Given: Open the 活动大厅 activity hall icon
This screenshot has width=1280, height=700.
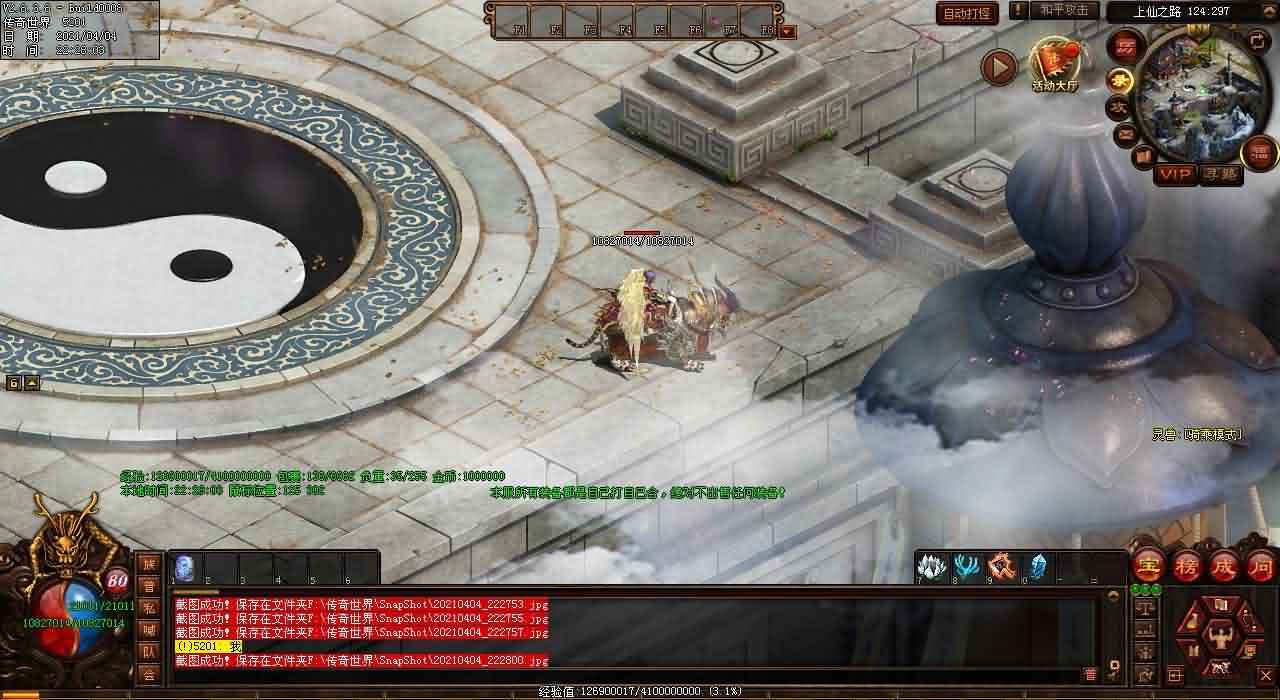Looking at the screenshot, I should click(1055, 65).
